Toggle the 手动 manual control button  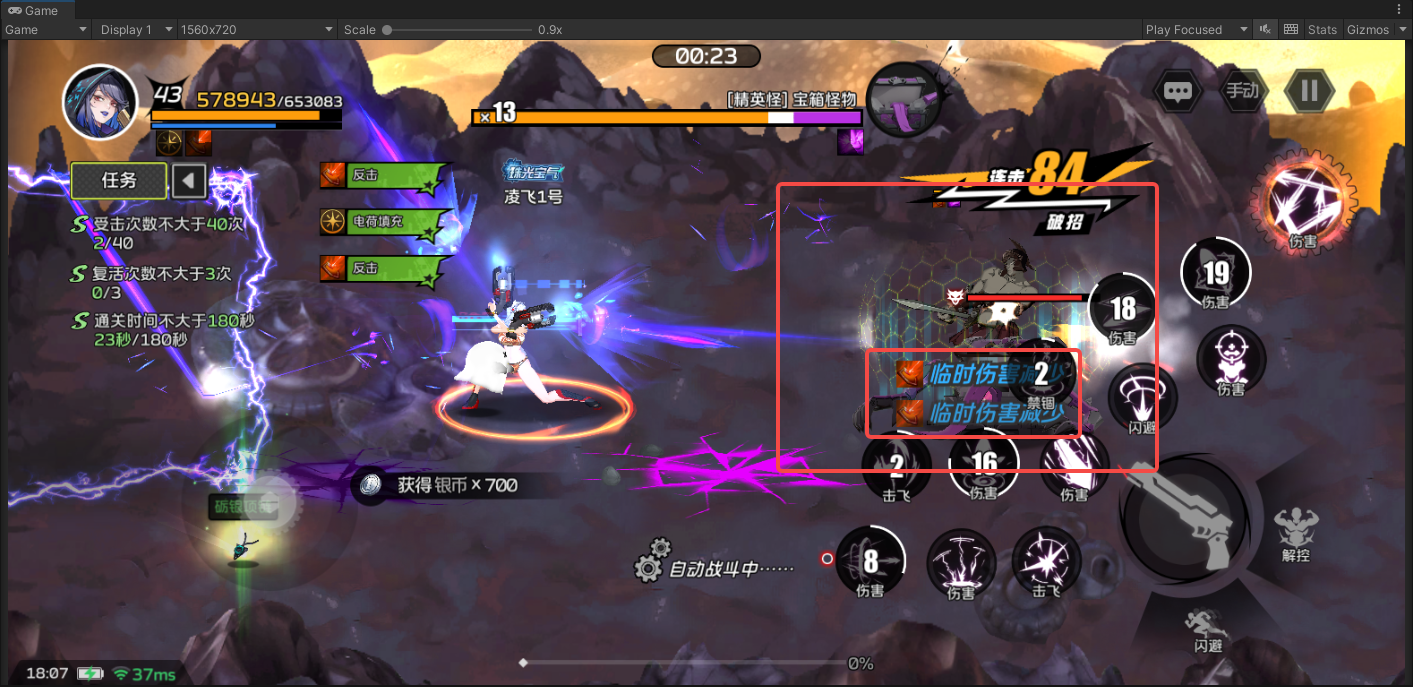pyautogui.click(x=1242, y=91)
